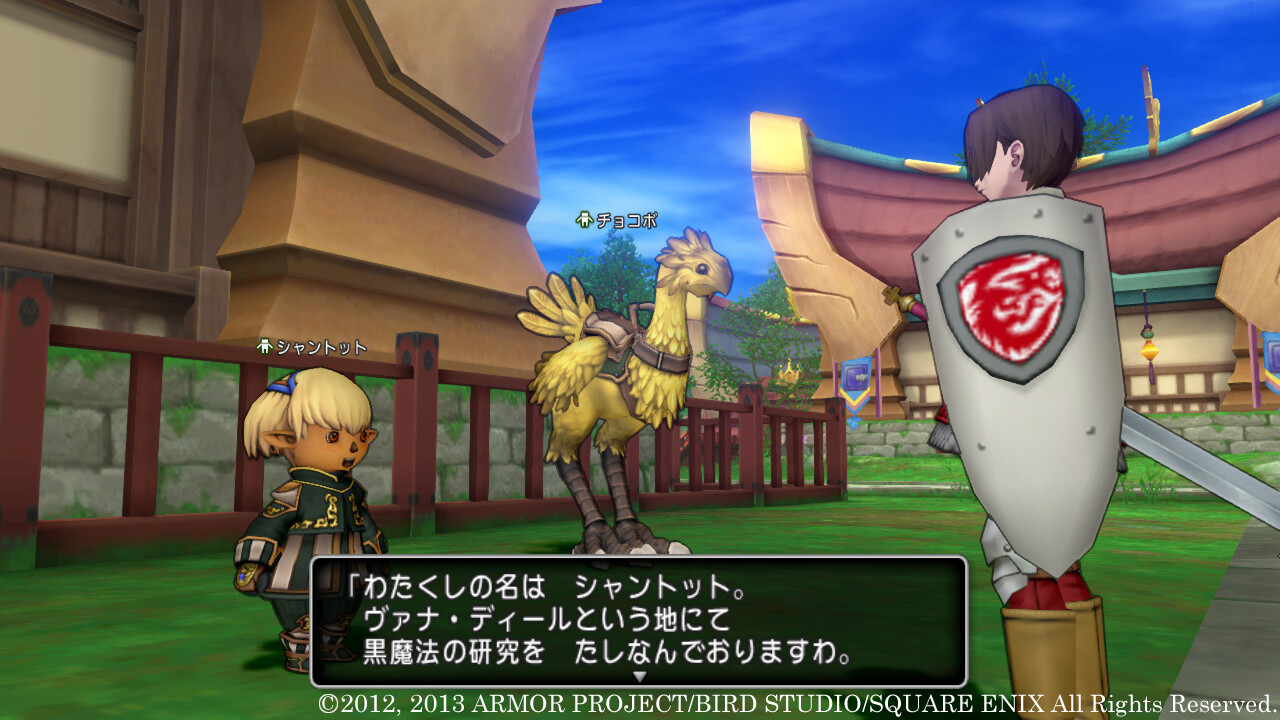
Task: Click the green NPC icon beside シャントット
Action: coord(264,347)
